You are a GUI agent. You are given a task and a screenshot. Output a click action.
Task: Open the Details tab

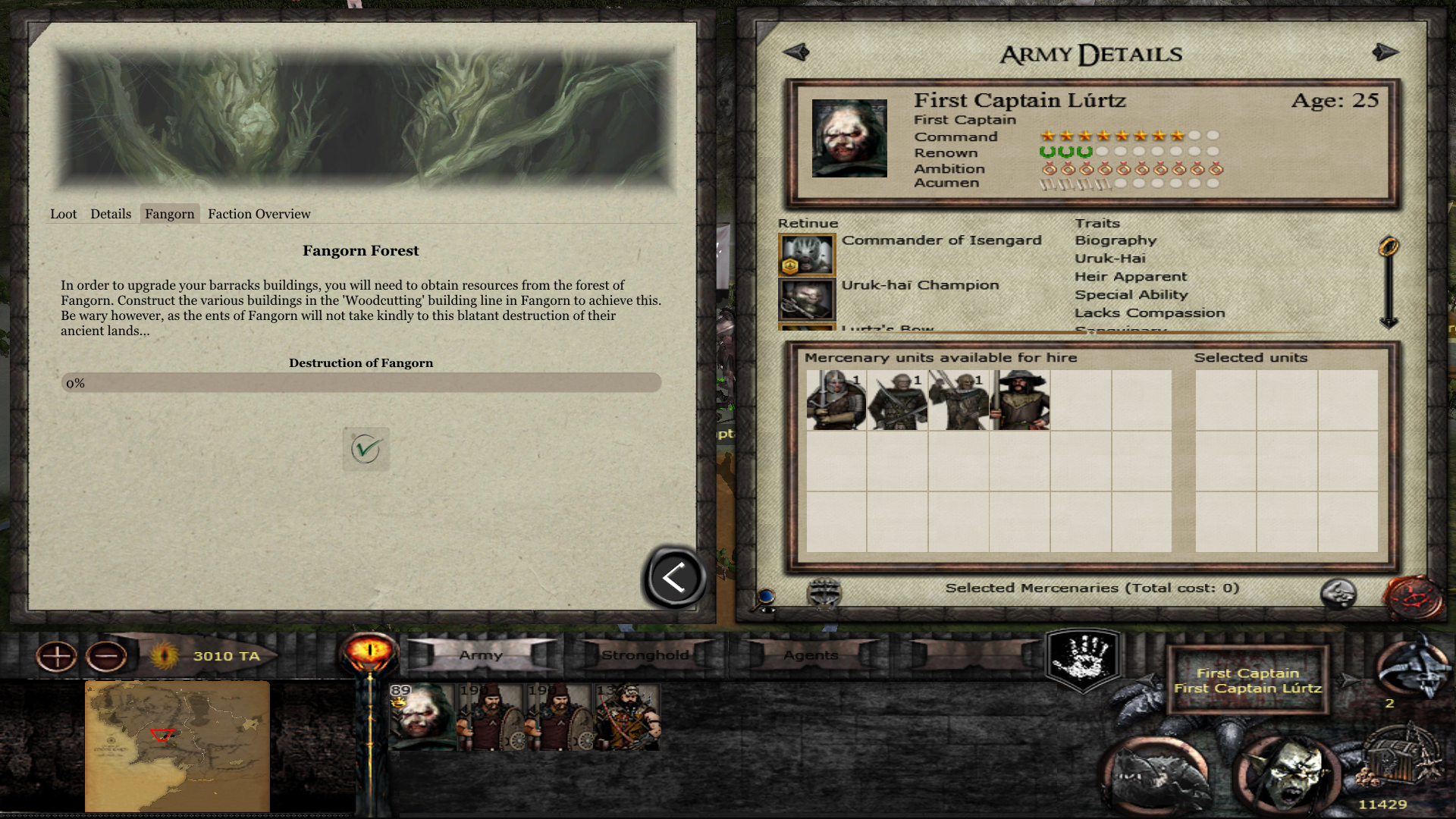[111, 214]
